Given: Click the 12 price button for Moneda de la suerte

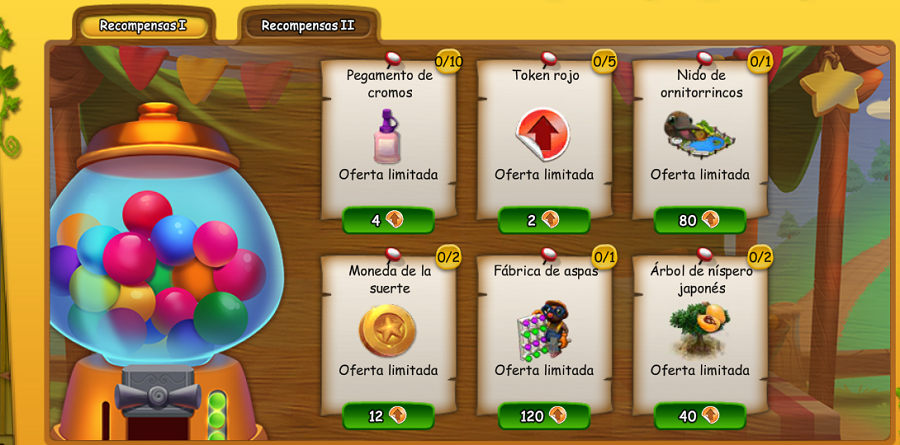Looking at the screenshot, I should tap(388, 415).
